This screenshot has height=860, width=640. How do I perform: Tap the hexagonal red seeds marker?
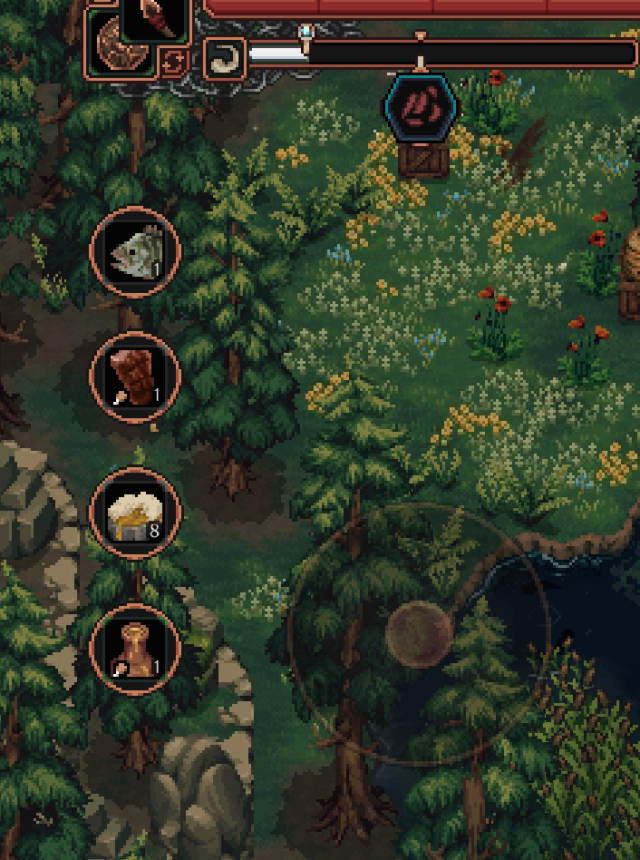coord(421,106)
